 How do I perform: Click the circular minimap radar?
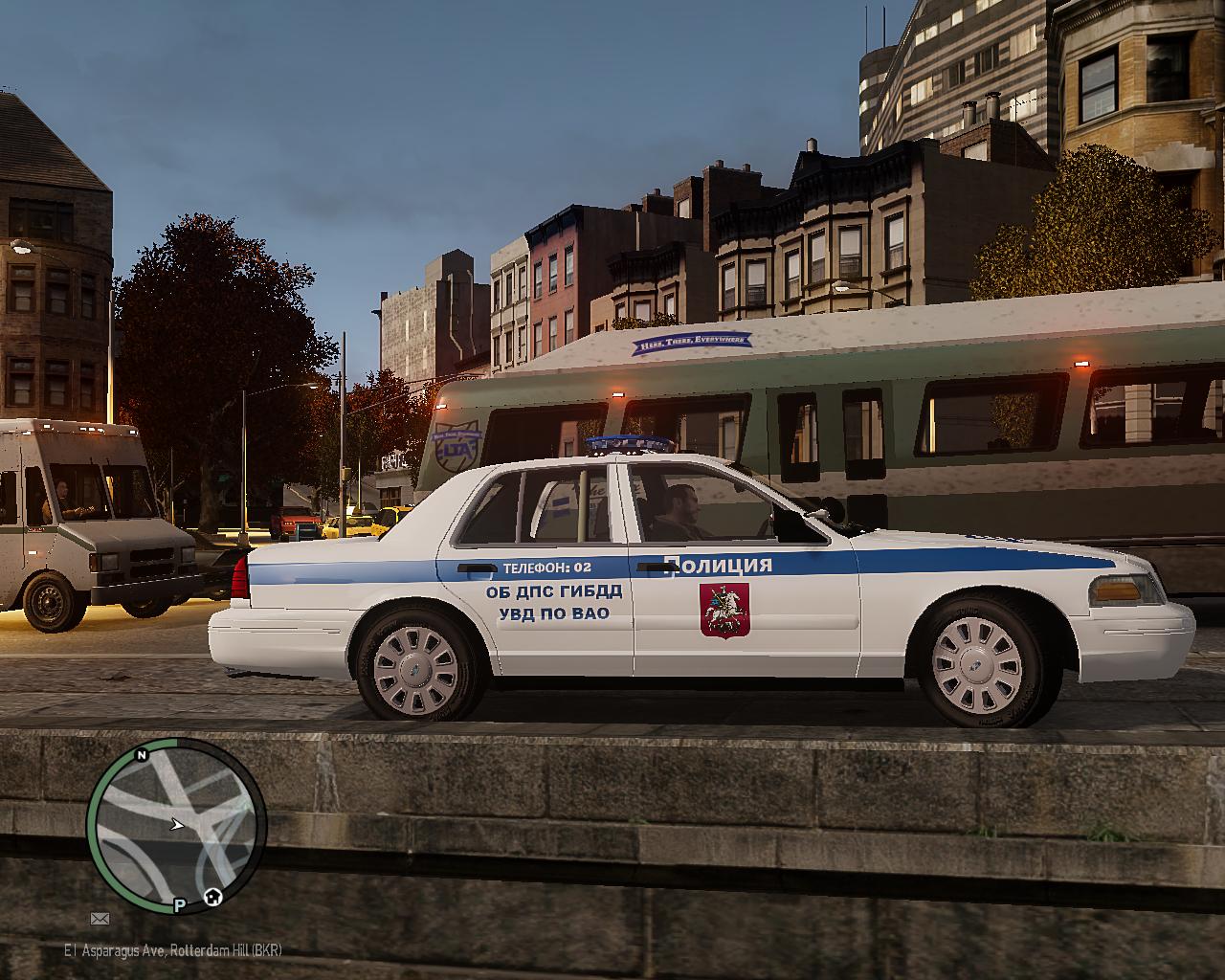pyautogui.click(x=176, y=825)
